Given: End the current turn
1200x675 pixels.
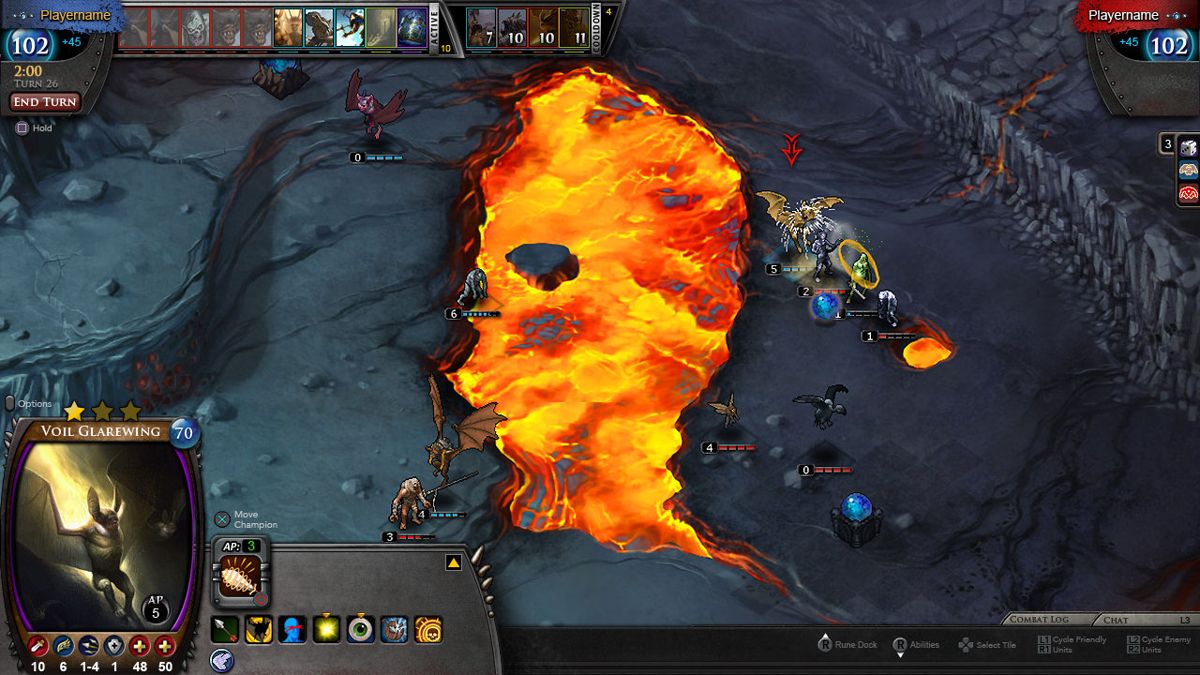Looking at the screenshot, I should pos(45,102).
